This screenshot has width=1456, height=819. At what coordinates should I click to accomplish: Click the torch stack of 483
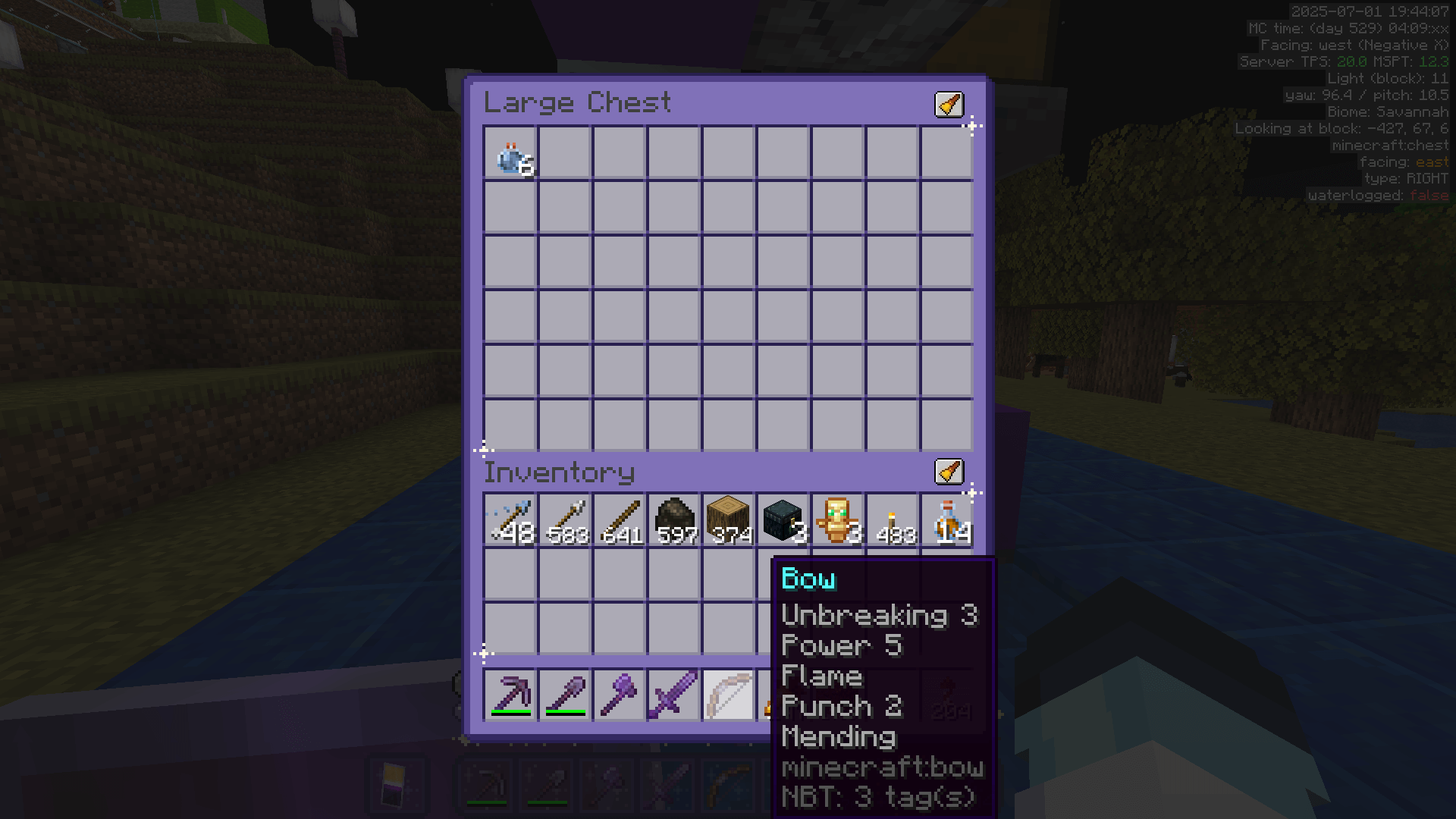[891, 519]
